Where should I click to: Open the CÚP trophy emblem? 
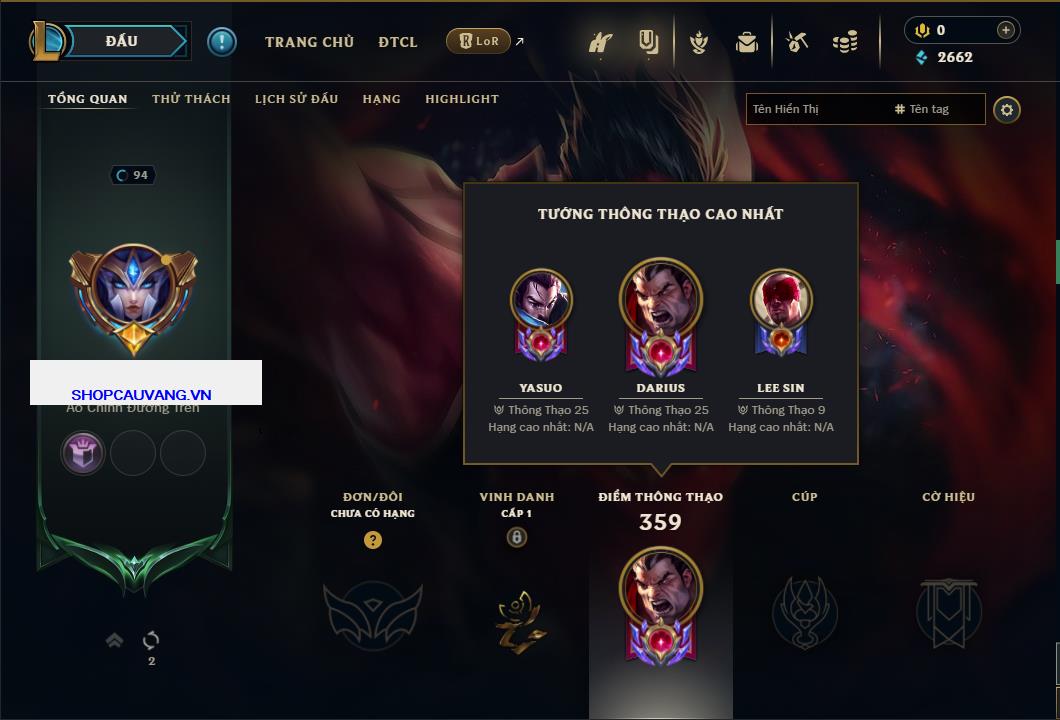(x=805, y=610)
